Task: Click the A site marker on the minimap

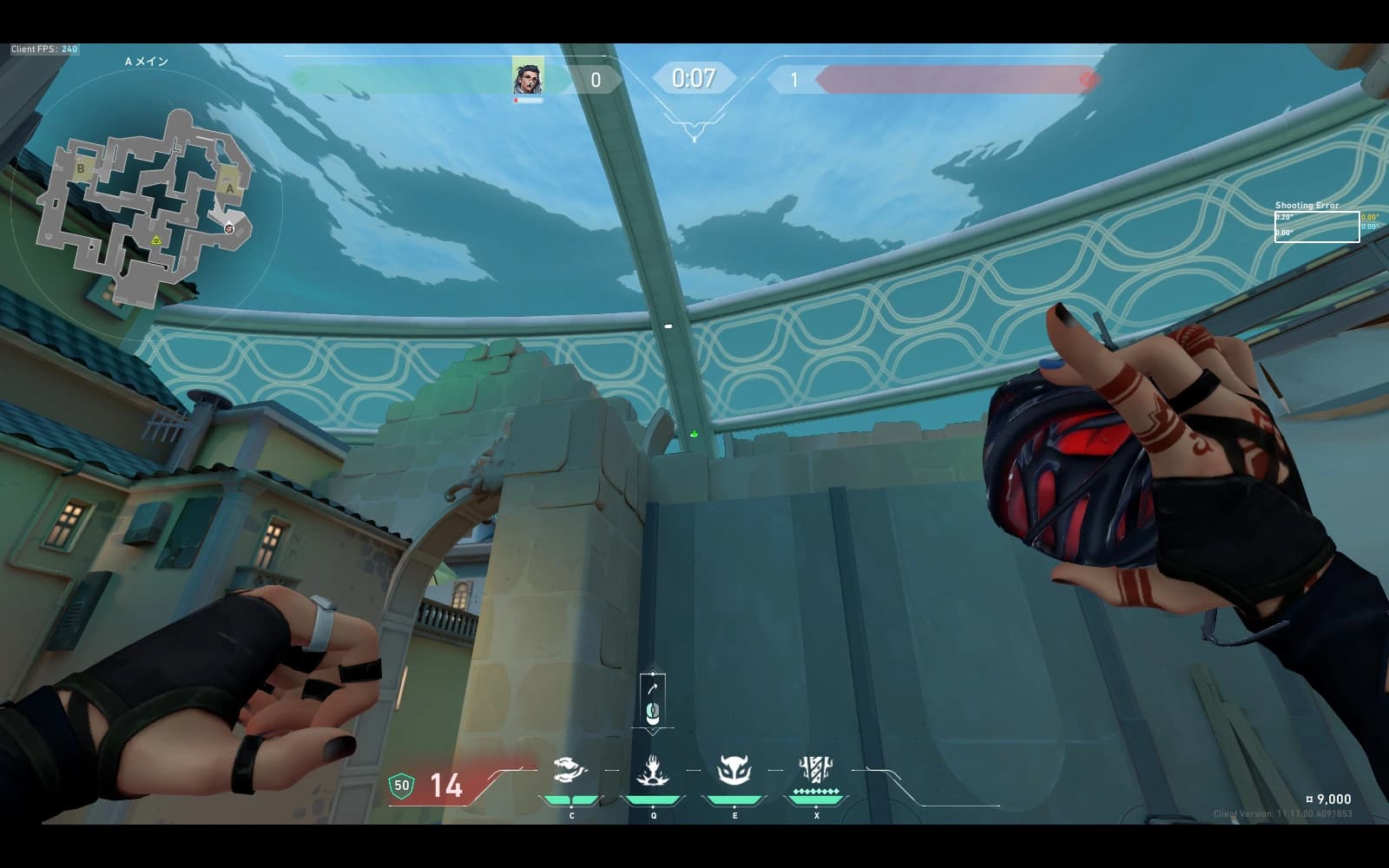Action: (229, 187)
